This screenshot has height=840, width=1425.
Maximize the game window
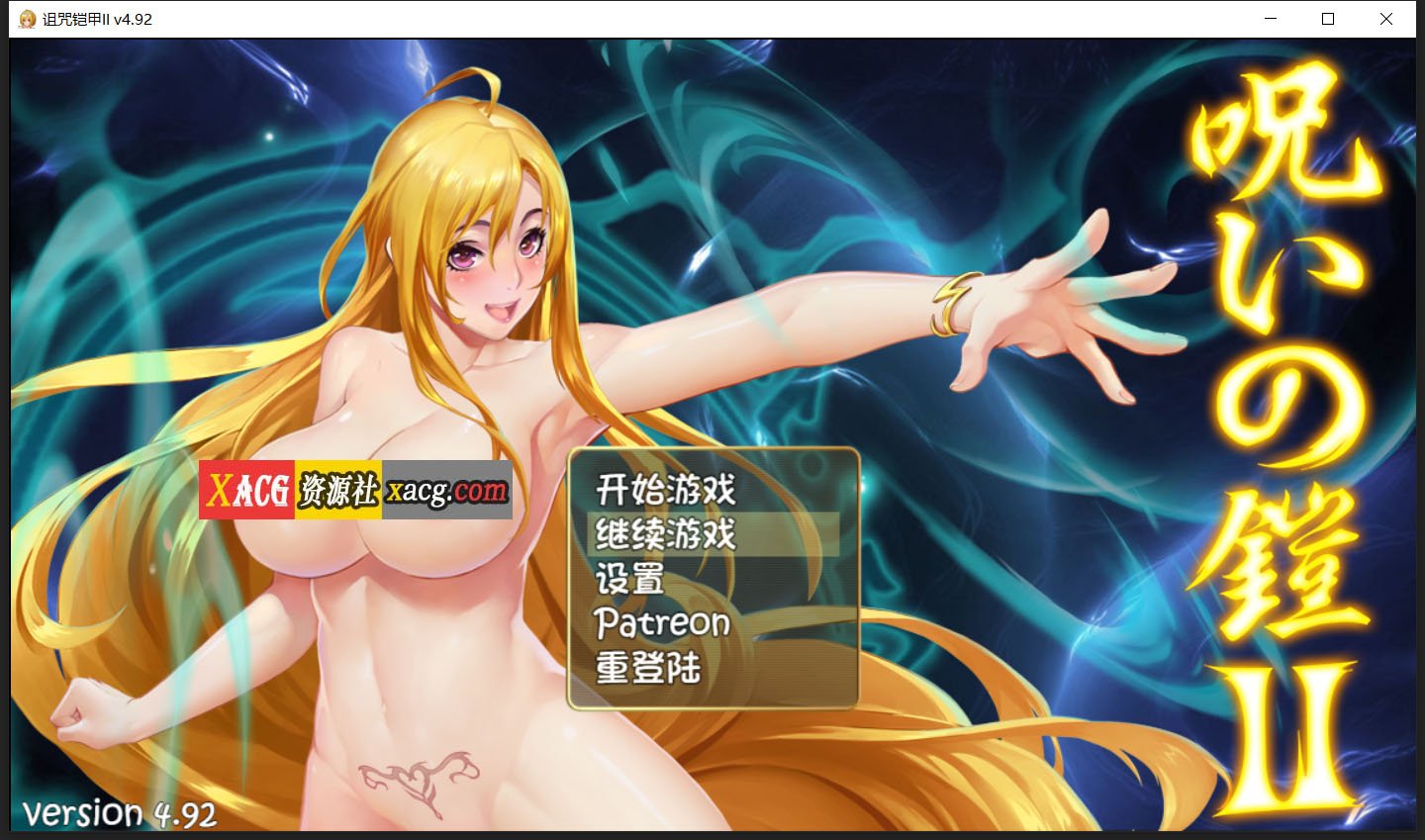(1328, 19)
